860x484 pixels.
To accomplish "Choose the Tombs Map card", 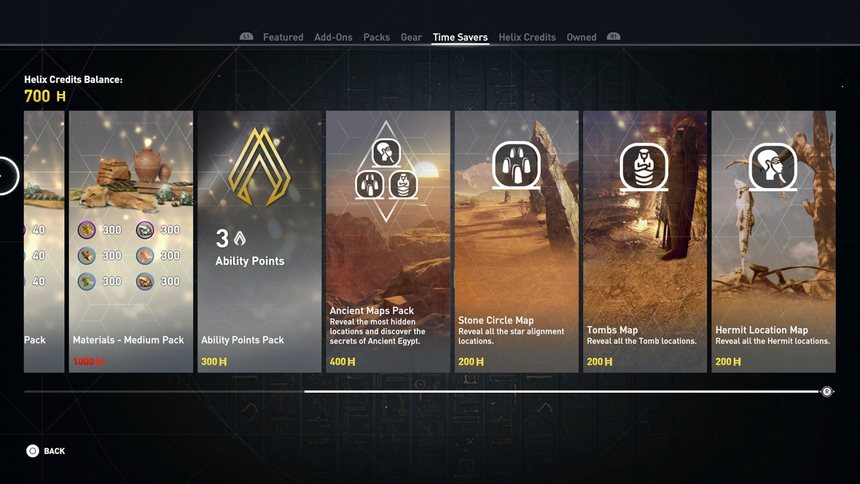I will [x=645, y=241].
